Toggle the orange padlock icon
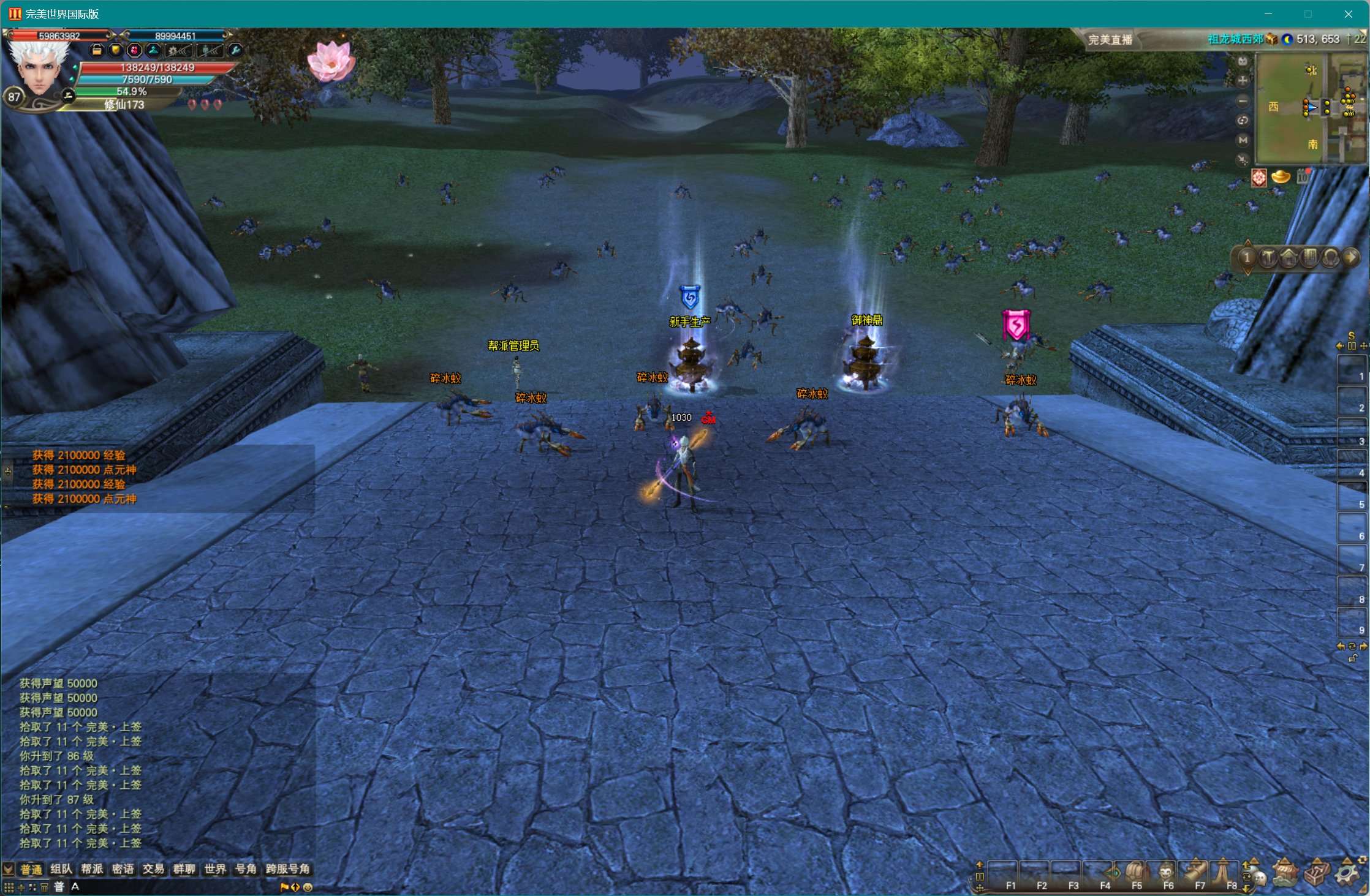Screen dimensions: 1370x896 97,51
